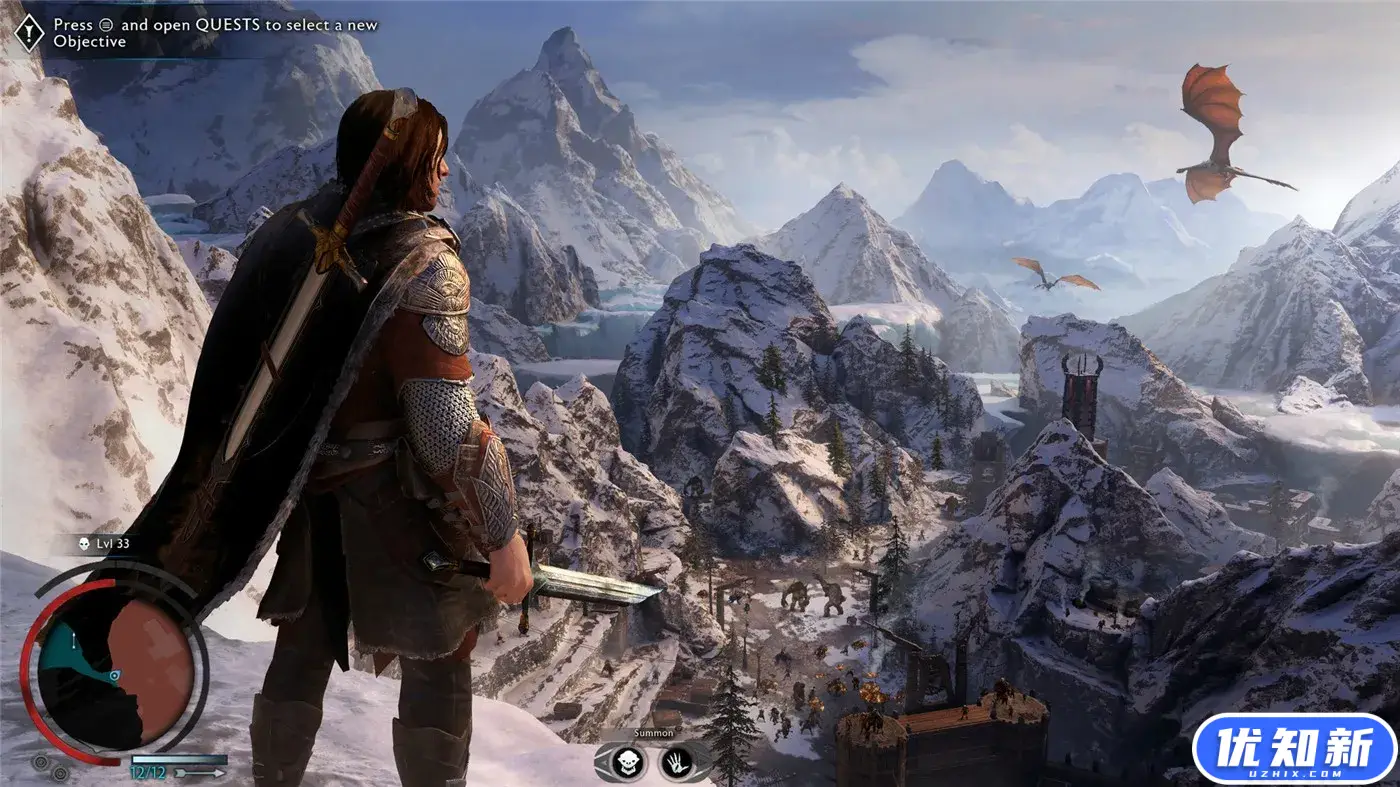Select the orc head summon icon

626,762
